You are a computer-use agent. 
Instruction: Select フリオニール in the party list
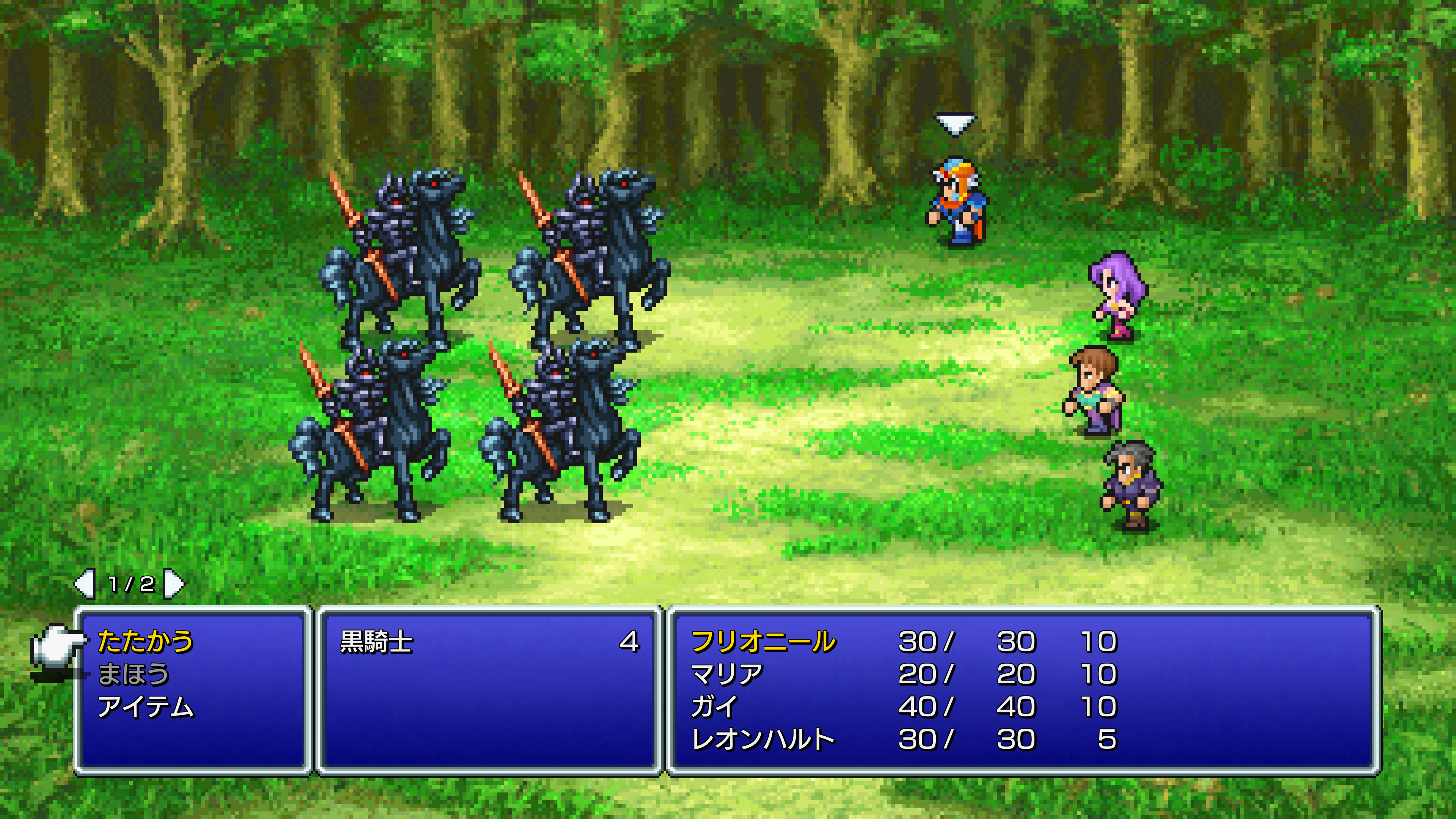coord(763,642)
